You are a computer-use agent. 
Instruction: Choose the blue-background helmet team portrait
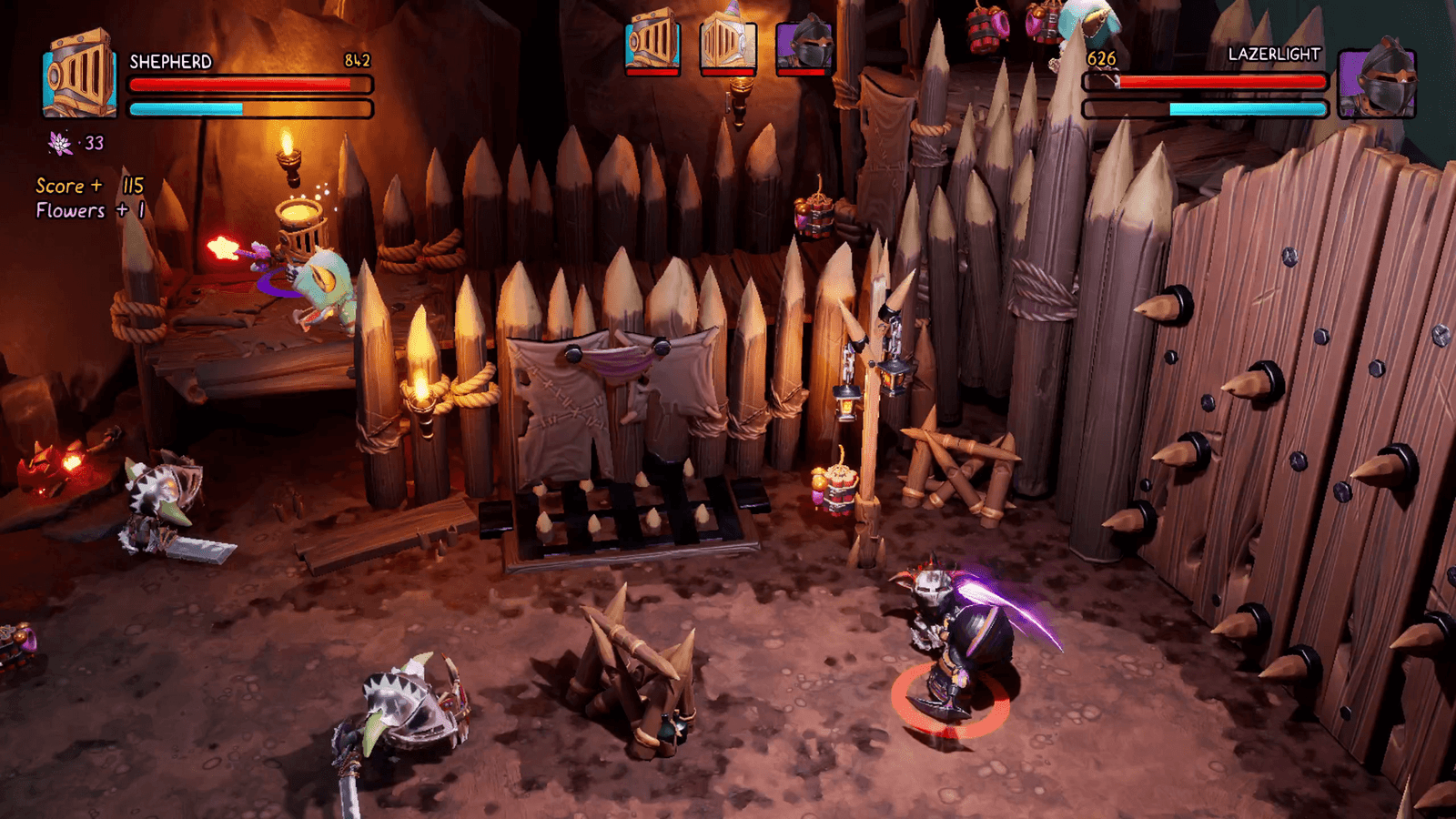click(x=652, y=43)
